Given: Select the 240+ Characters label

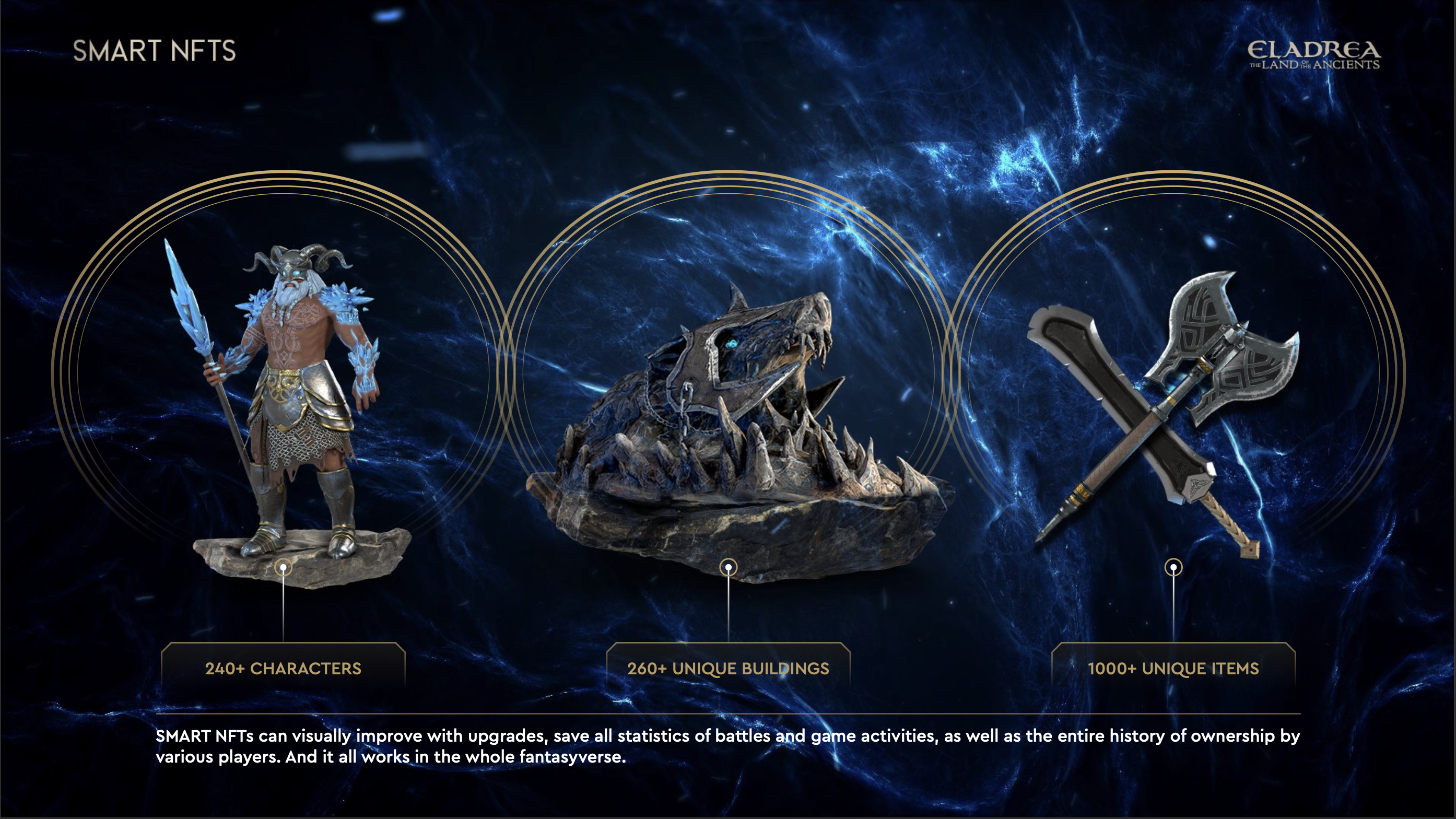Looking at the screenshot, I should [x=283, y=668].
